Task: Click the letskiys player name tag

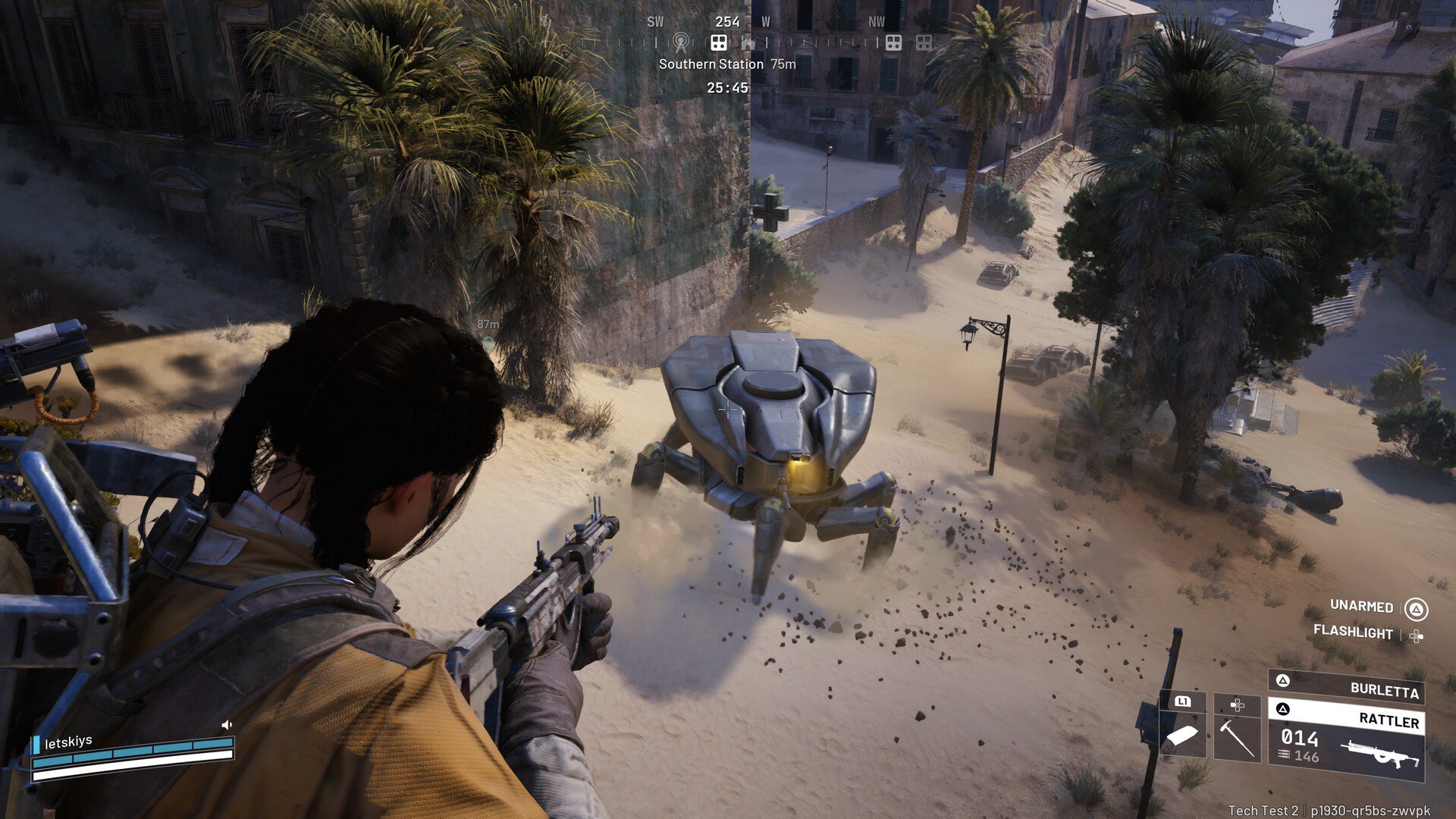Action: [x=68, y=742]
